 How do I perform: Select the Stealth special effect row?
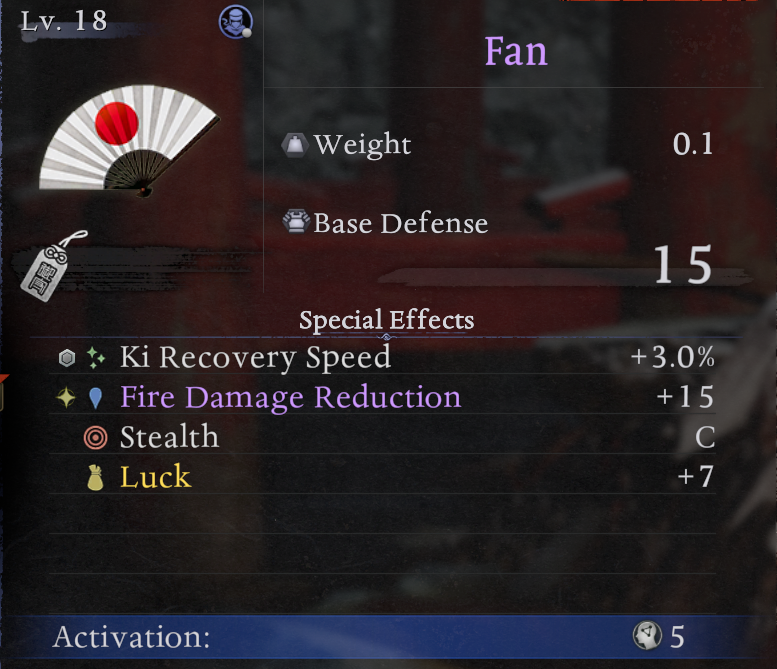tap(386, 437)
